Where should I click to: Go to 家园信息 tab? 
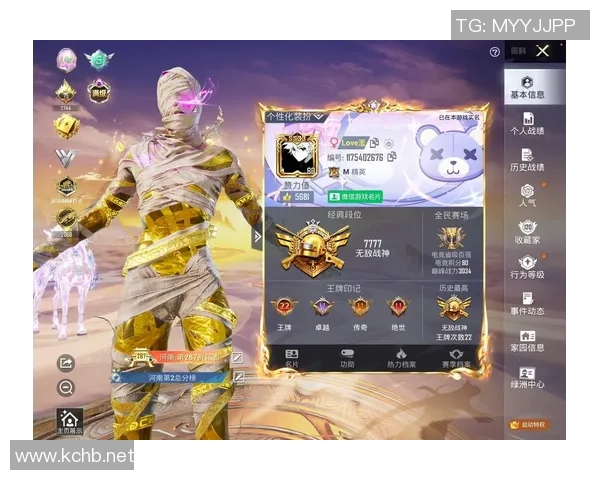tap(527, 341)
